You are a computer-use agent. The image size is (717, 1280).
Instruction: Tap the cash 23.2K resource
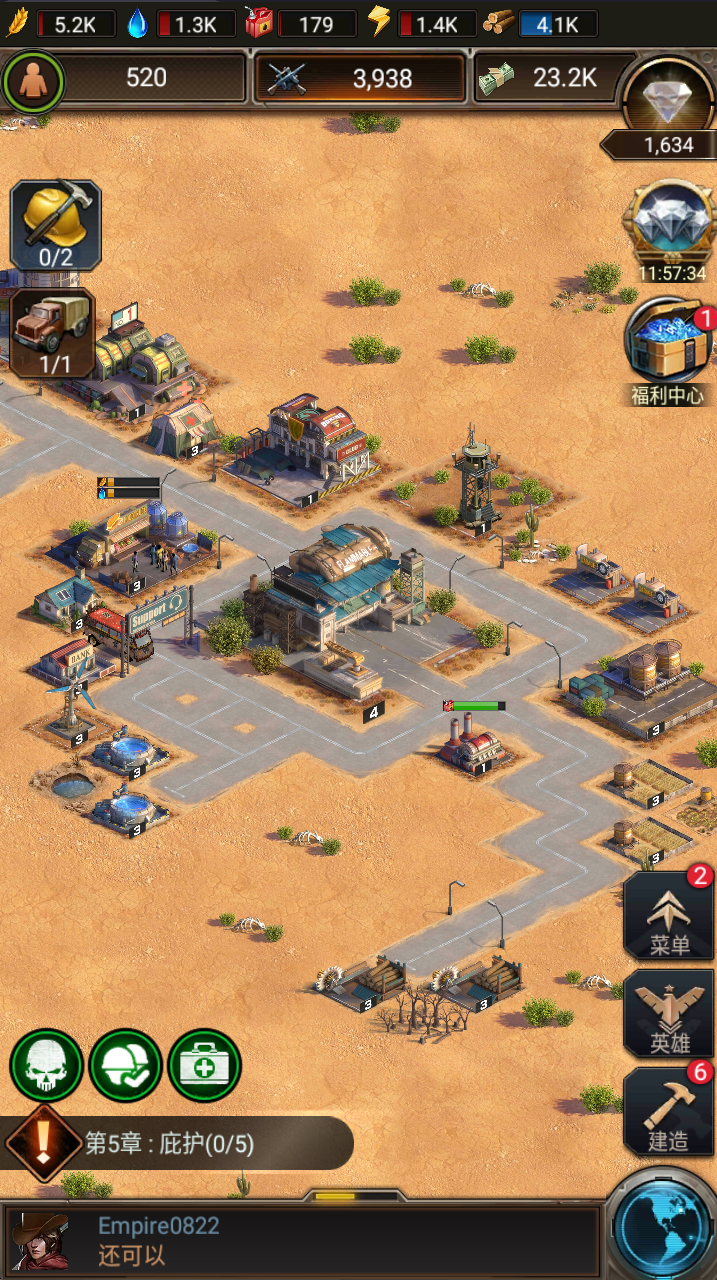pos(550,78)
